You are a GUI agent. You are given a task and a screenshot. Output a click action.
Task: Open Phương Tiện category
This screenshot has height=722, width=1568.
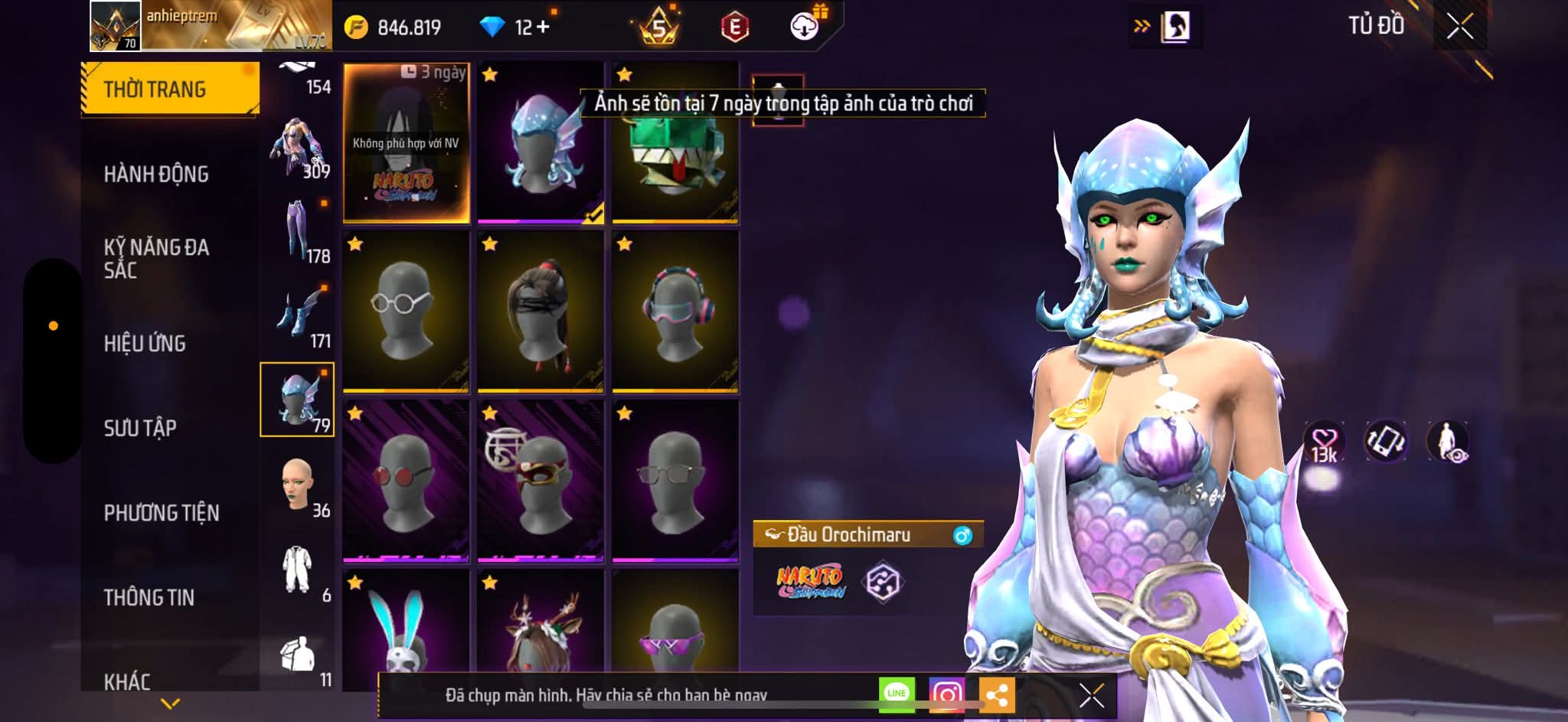[x=162, y=513]
